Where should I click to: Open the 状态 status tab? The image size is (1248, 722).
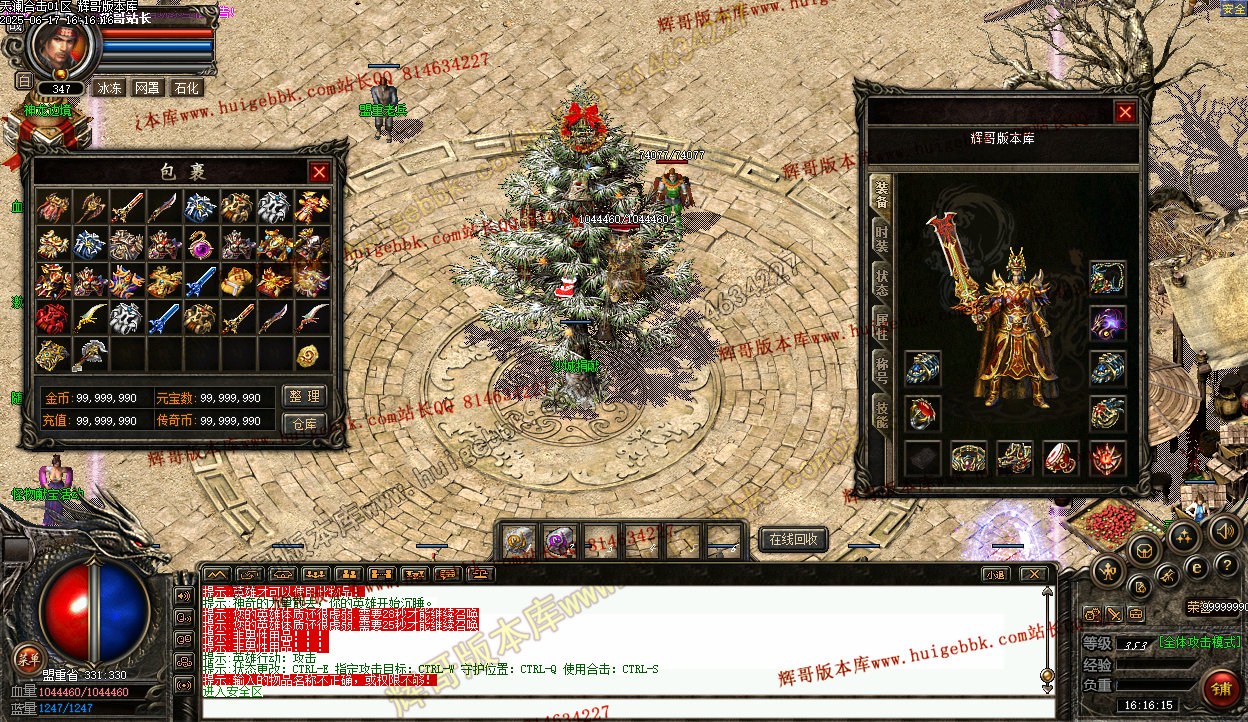[x=881, y=281]
